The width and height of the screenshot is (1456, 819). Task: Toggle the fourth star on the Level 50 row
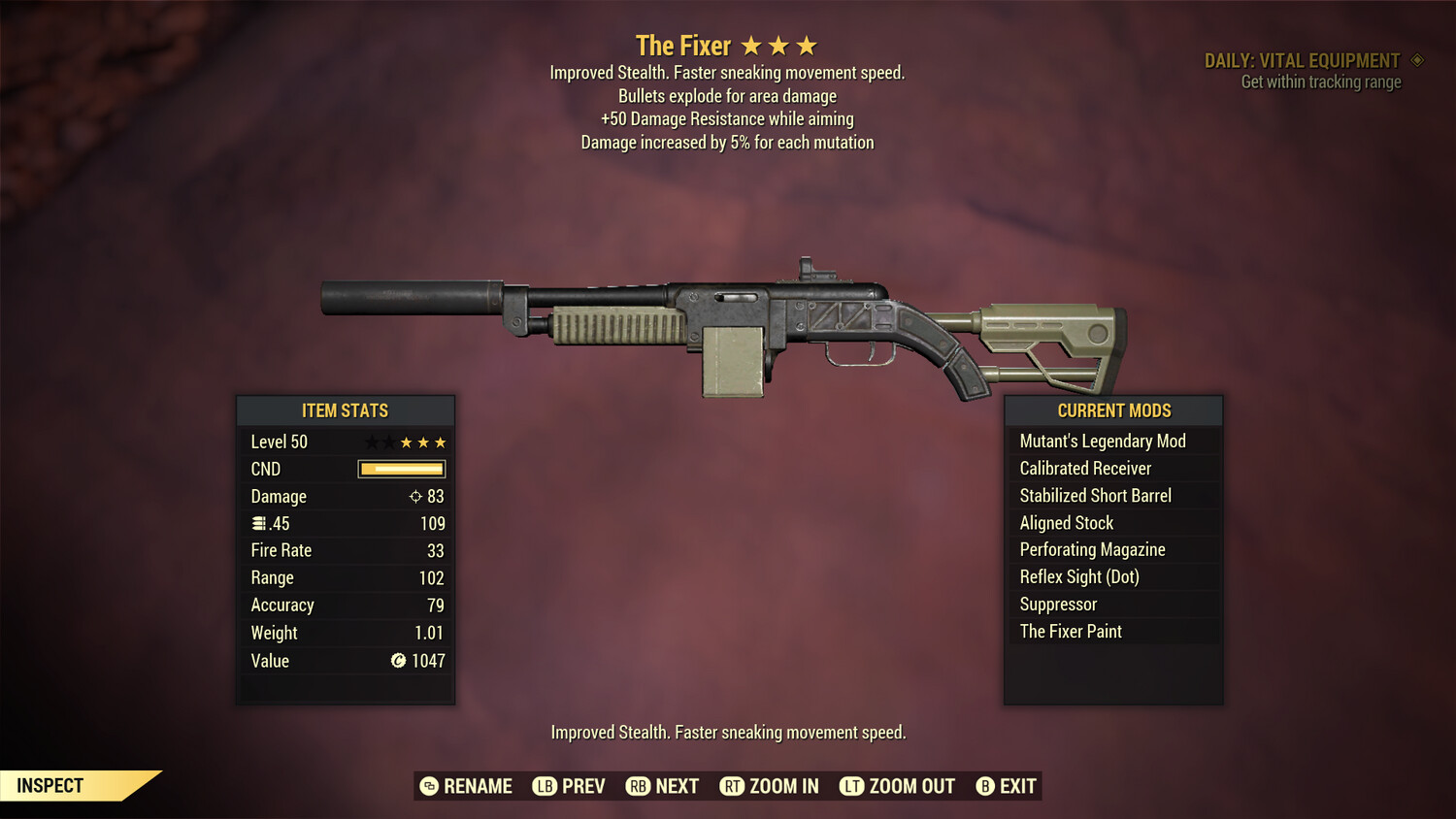[422, 442]
